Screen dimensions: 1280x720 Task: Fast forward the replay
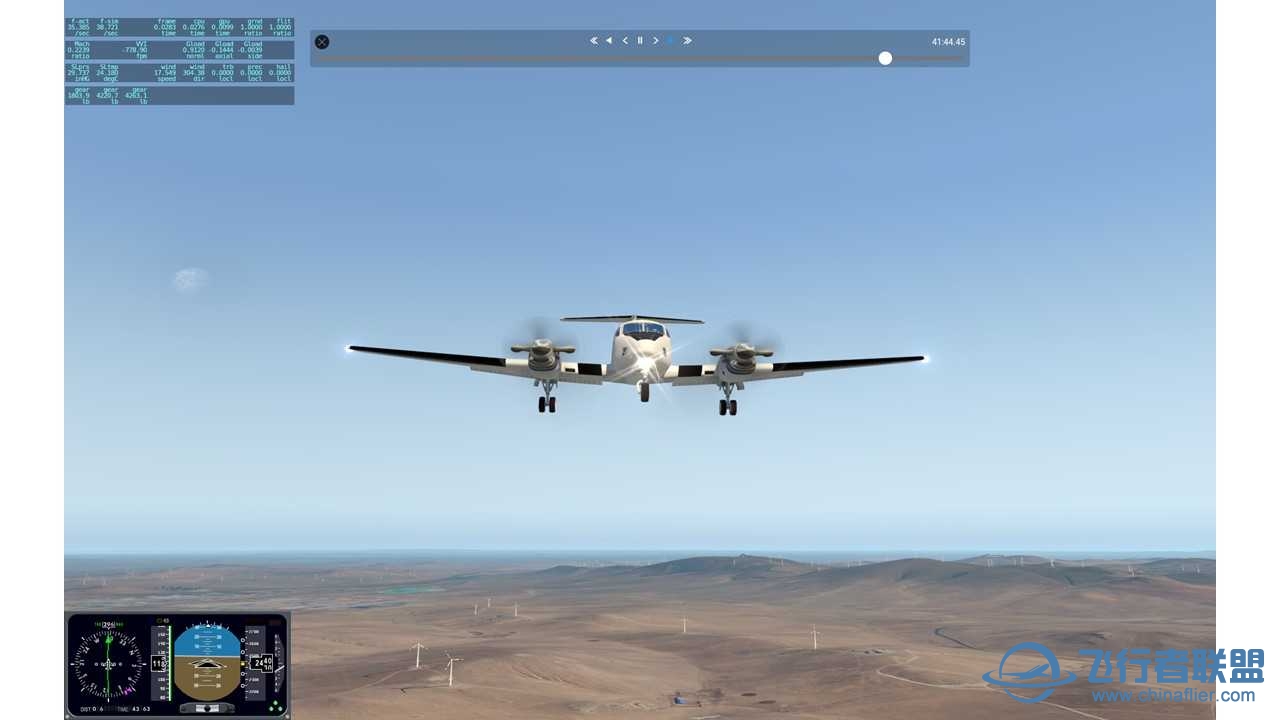687,41
